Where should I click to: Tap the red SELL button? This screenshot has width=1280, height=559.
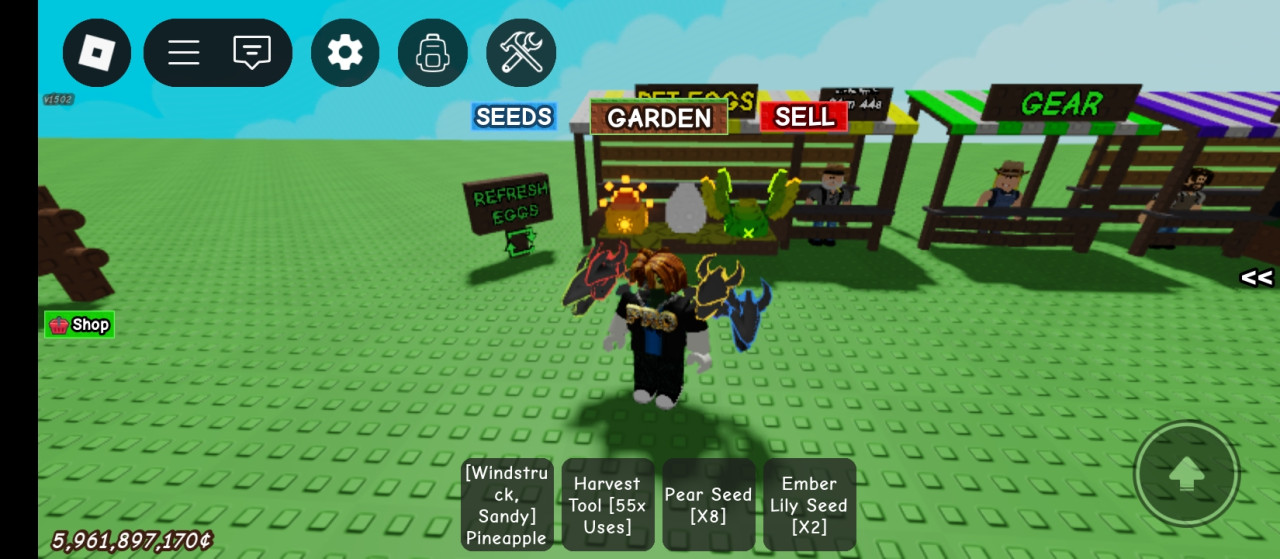(x=804, y=117)
